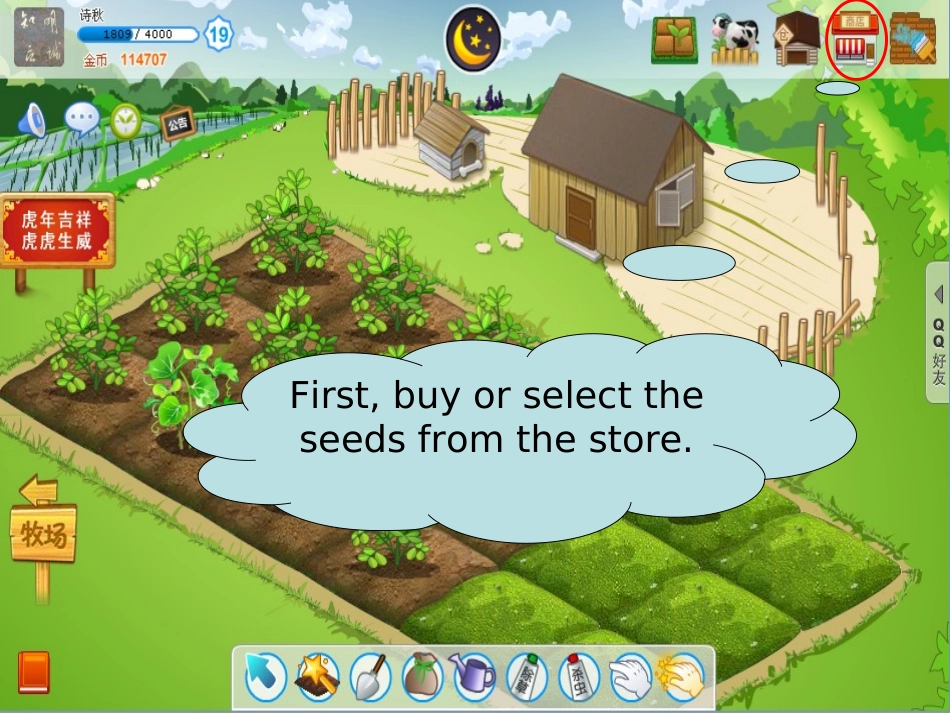Open the 公告 announcement chalkboard
950x713 pixels.
tap(177, 124)
